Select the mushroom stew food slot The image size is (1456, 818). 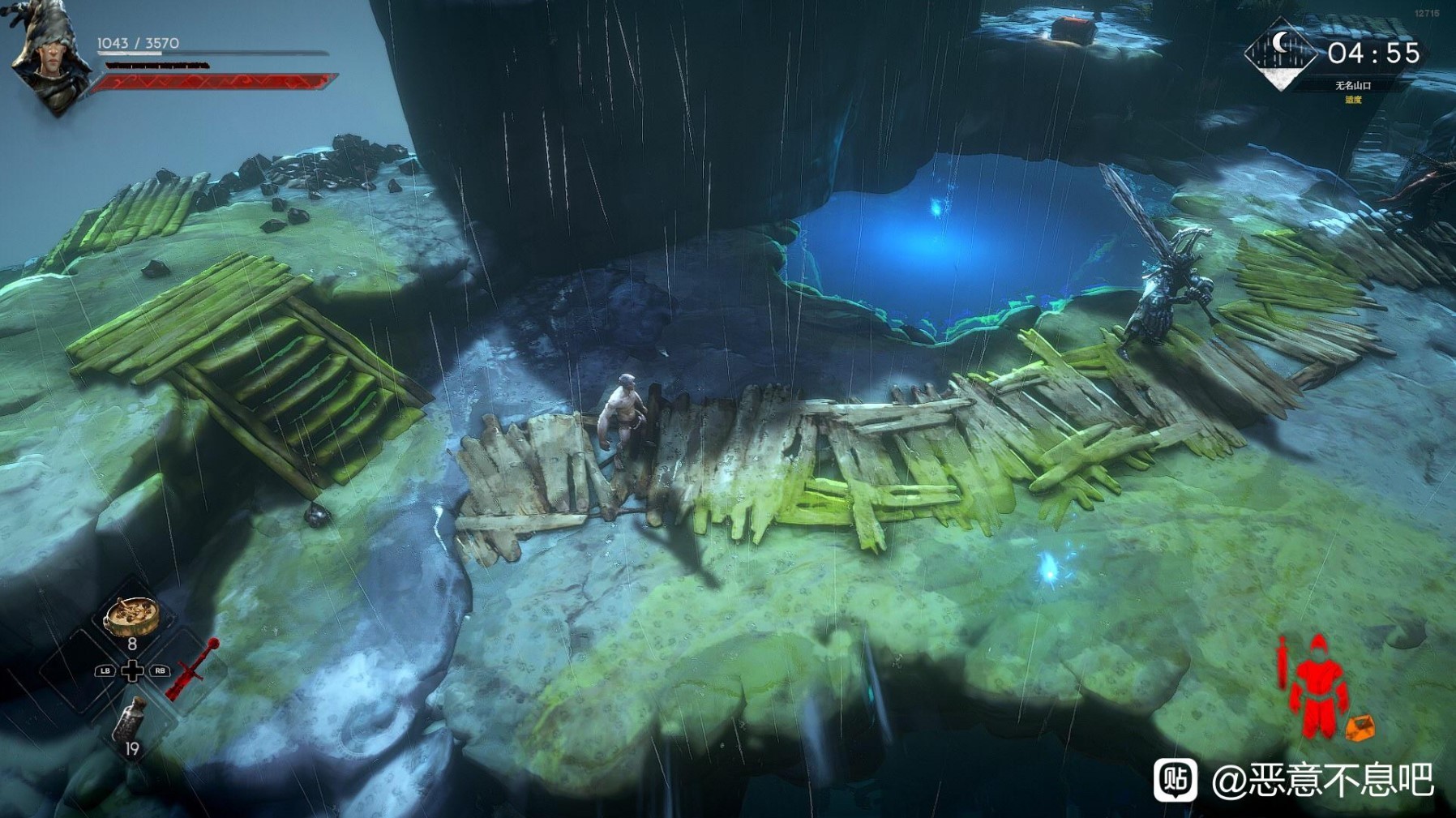tap(131, 617)
